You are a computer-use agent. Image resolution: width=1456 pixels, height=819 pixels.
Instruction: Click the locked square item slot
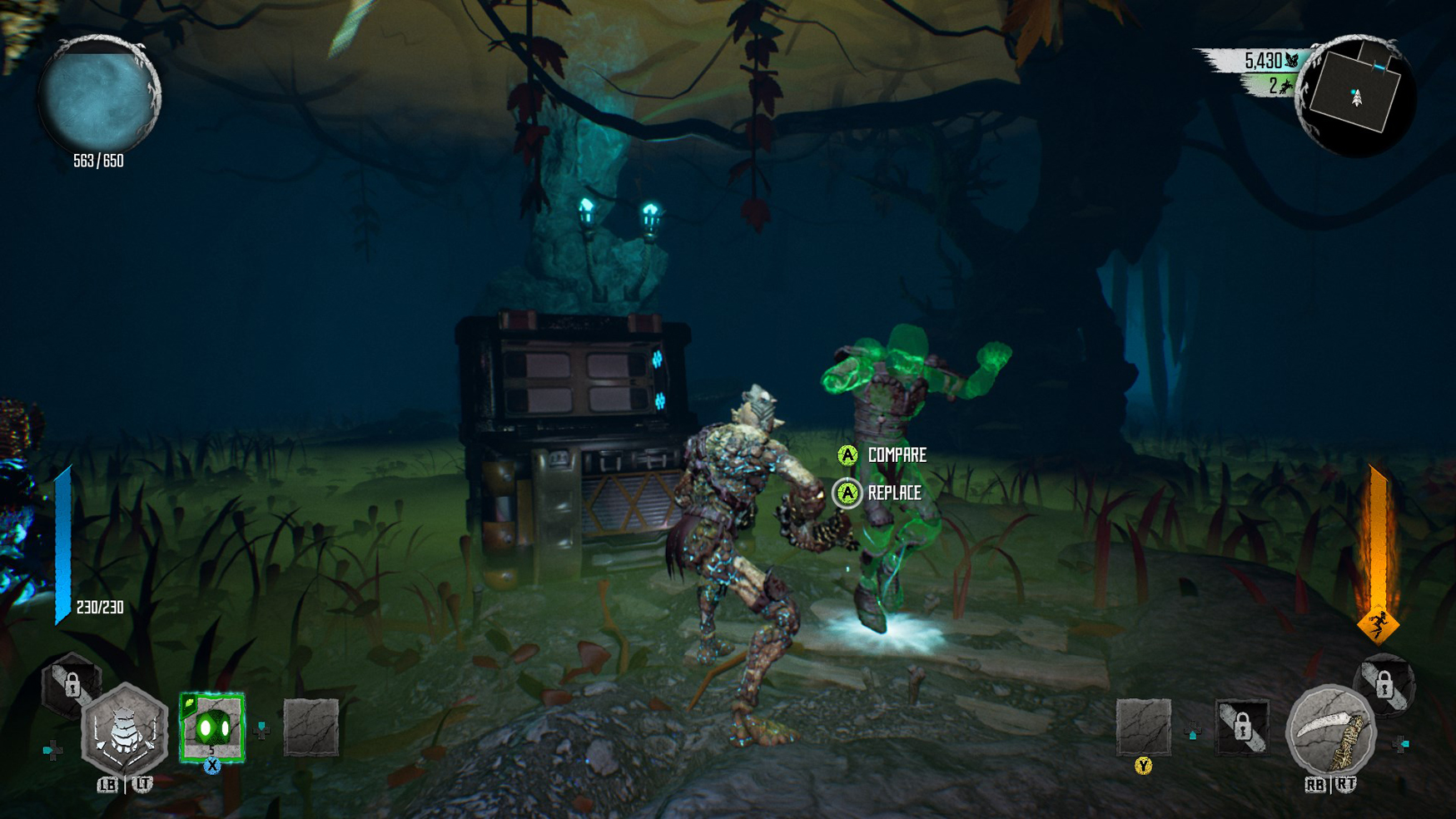coord(1241,727)
